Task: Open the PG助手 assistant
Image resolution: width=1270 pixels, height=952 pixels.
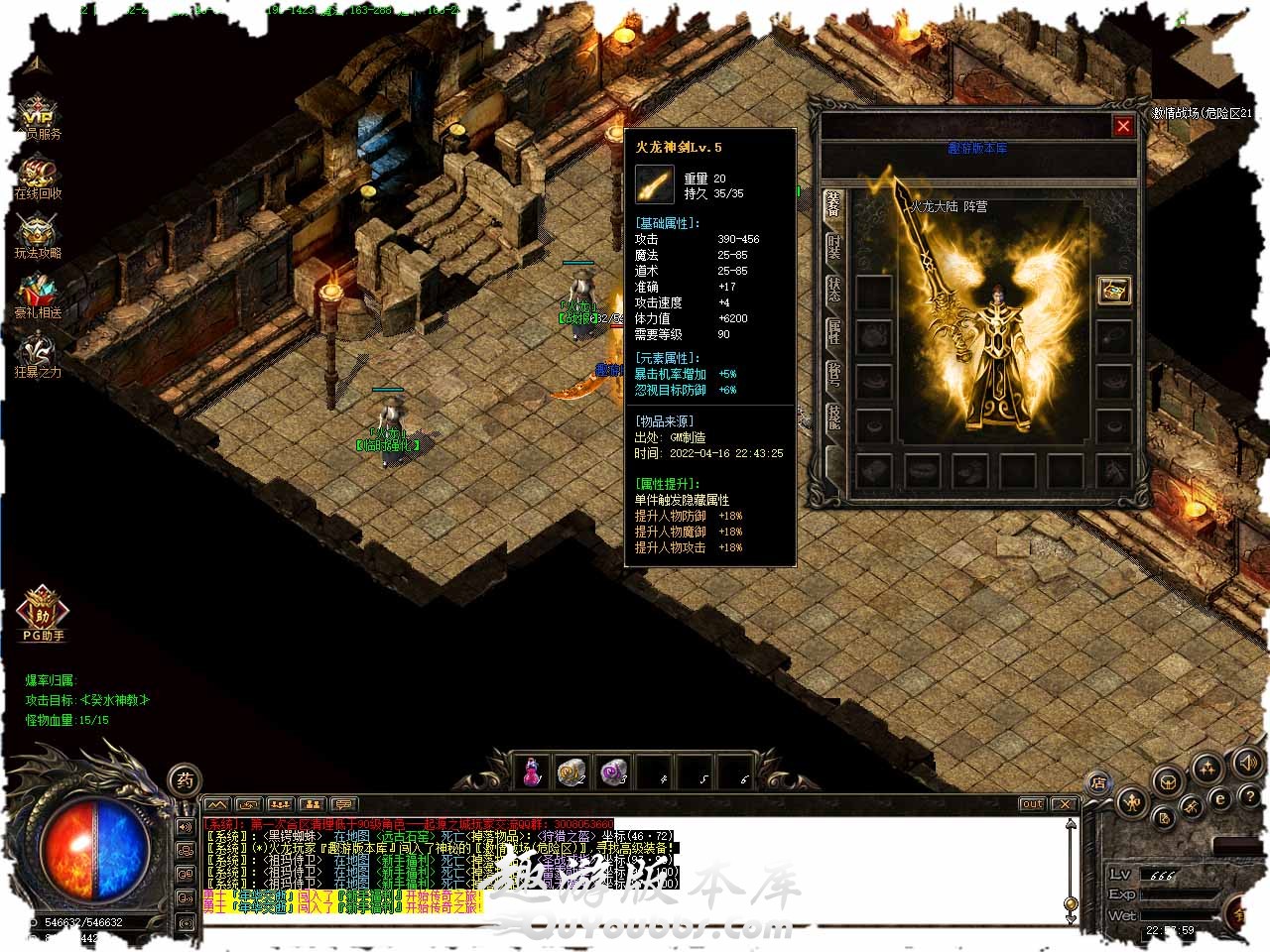Action: [43, 609]
